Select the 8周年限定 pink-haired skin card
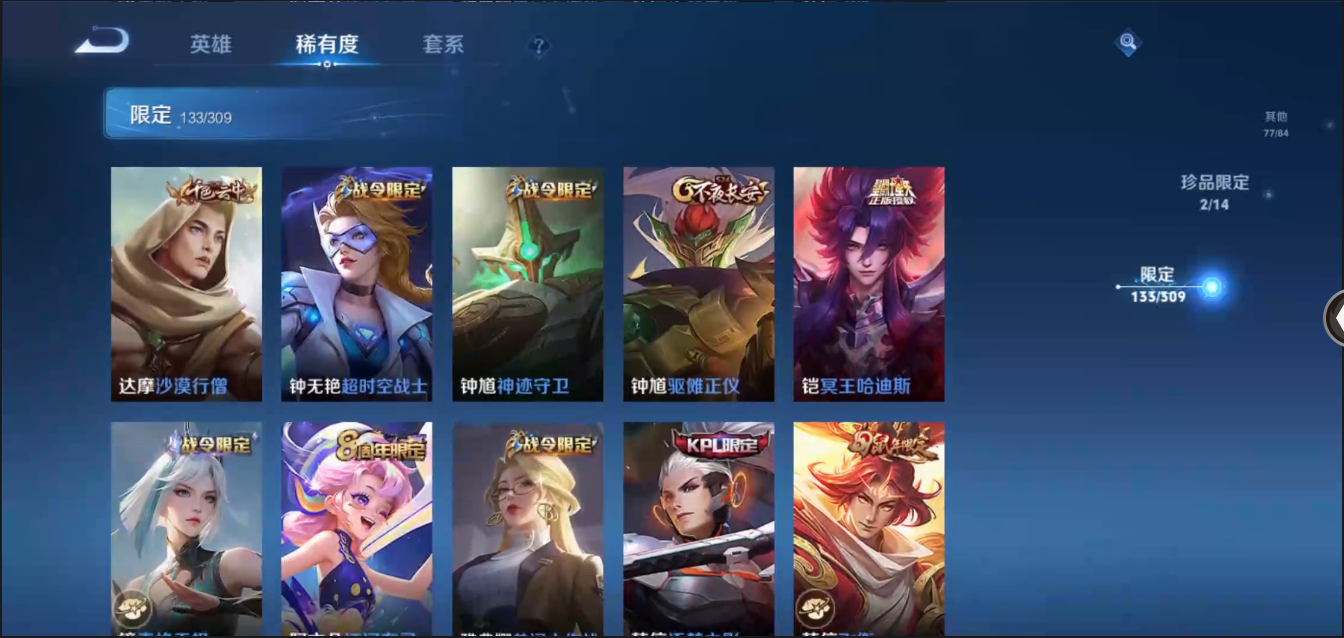This screenshot has height=638, width=1344. click(x=357, y=528)
